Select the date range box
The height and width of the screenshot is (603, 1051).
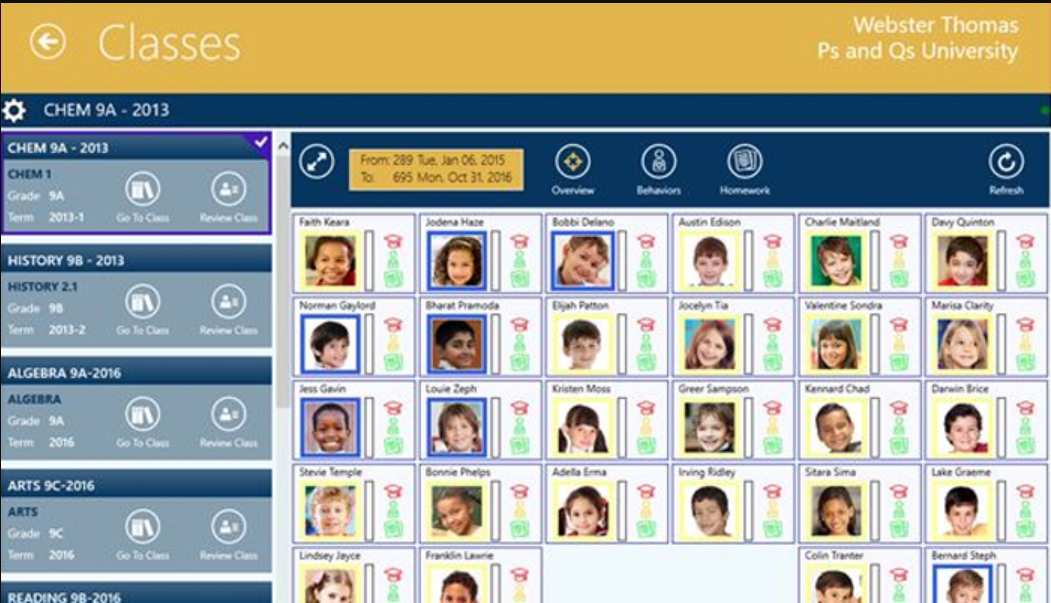(x=435, y=168)
